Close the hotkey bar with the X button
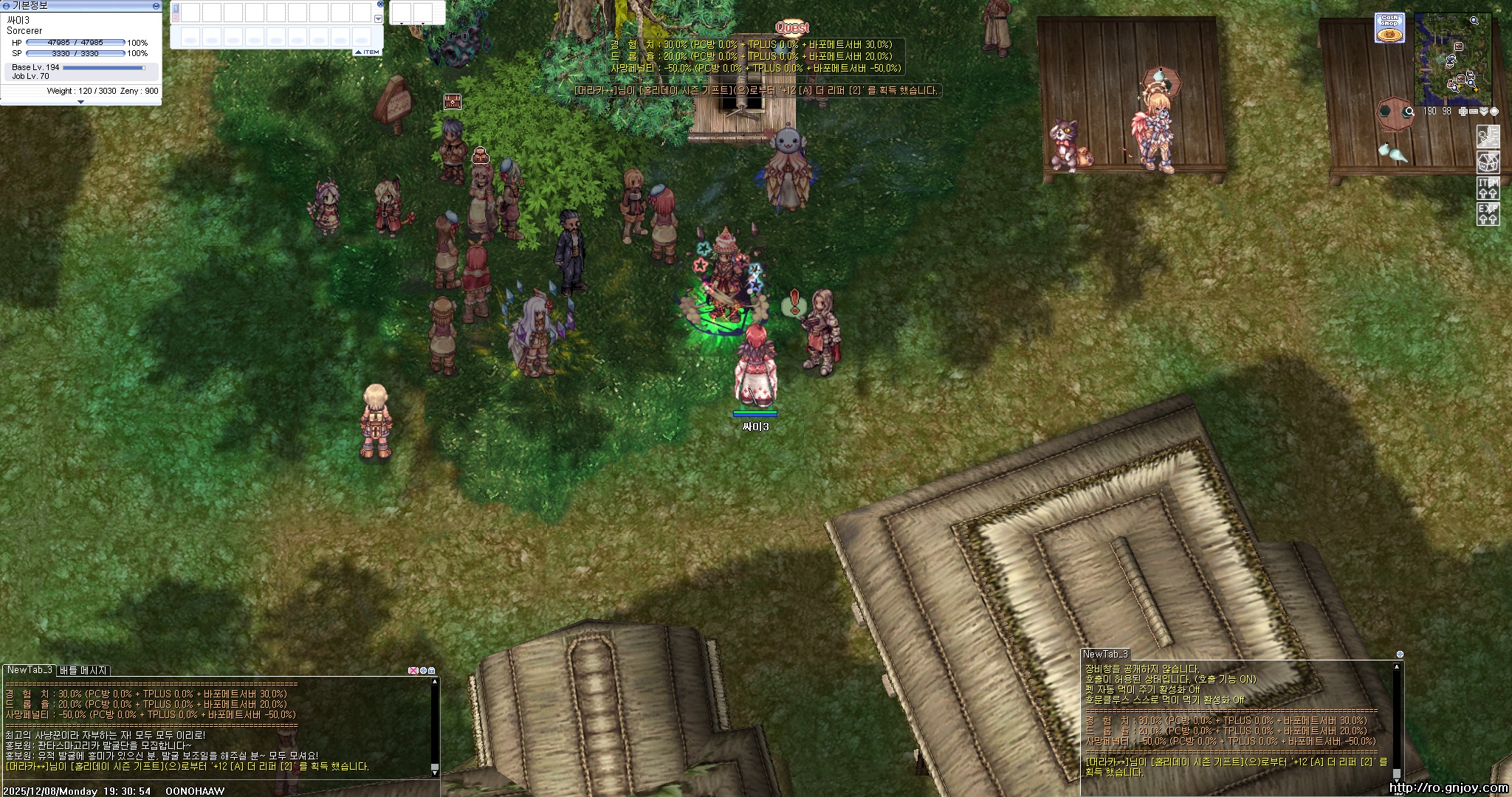1512x797 pixels. 380,4
